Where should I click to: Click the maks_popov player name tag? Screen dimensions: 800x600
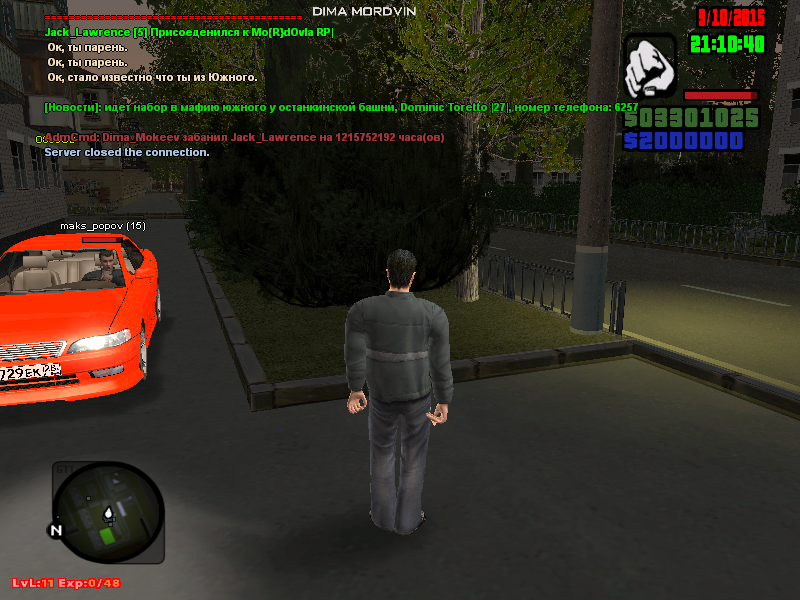click(x=102, y=226)
